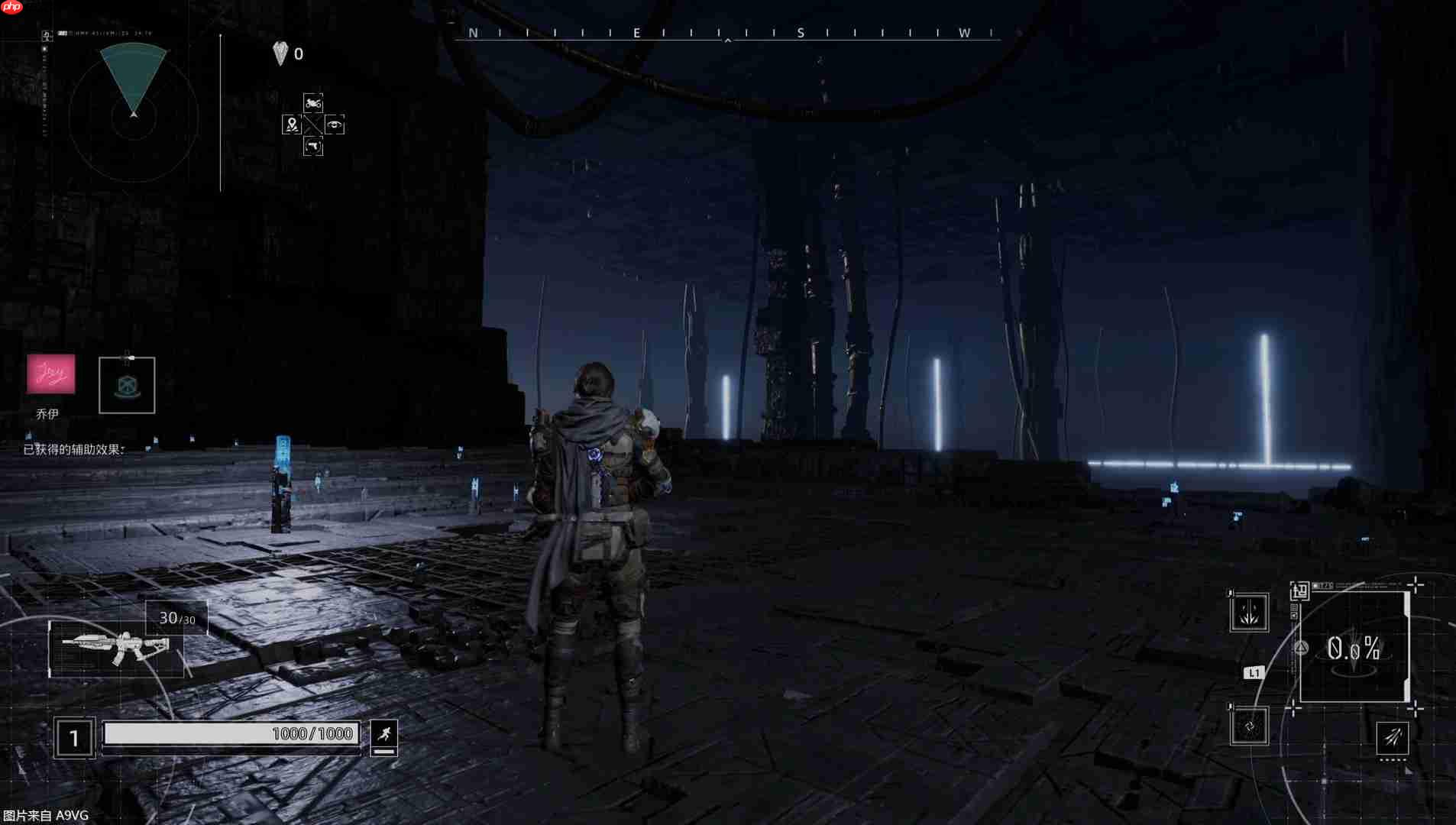Screen dimensions: 1456x825
Task: Open the pink Joy companion portrait
Action: point(51,374)
